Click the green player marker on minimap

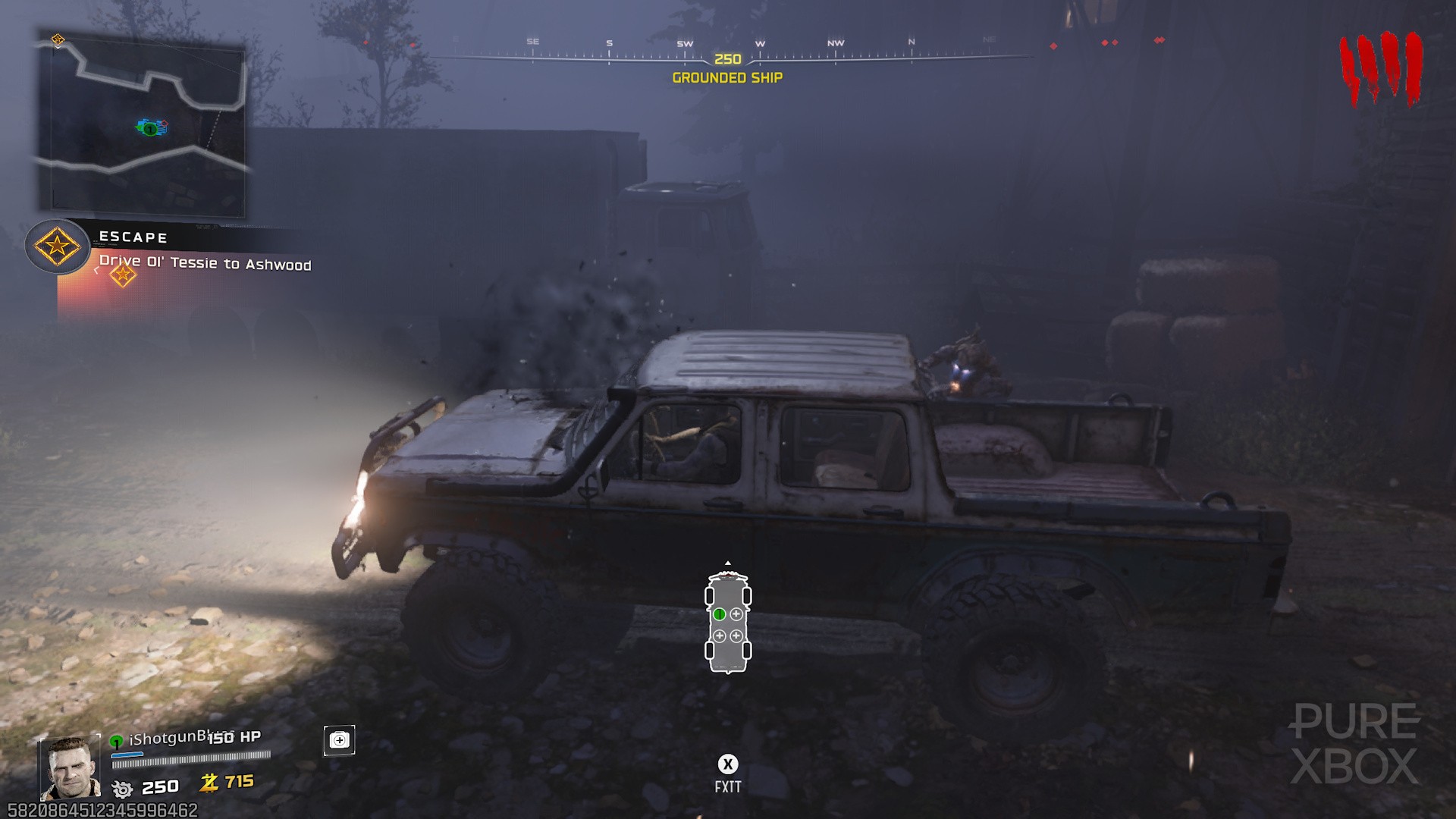coord(150,129)
